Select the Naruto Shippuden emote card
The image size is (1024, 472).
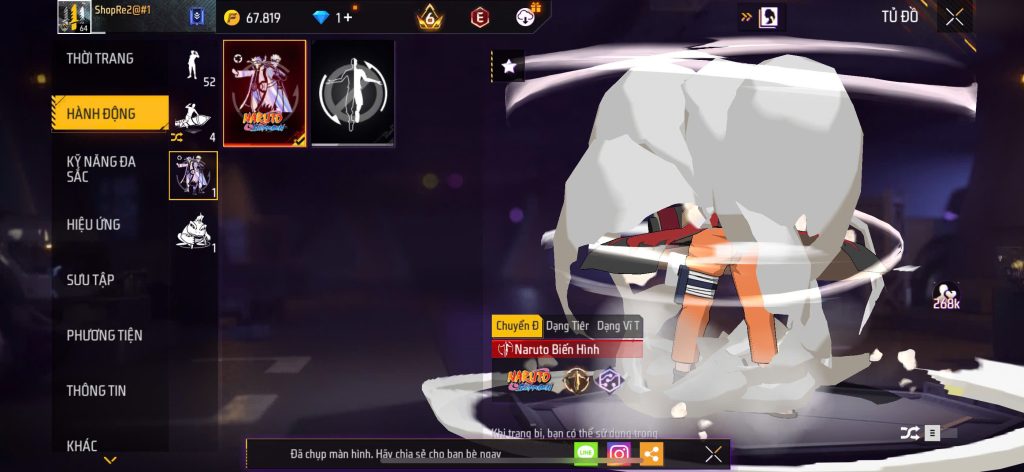(x=264, y=93)
